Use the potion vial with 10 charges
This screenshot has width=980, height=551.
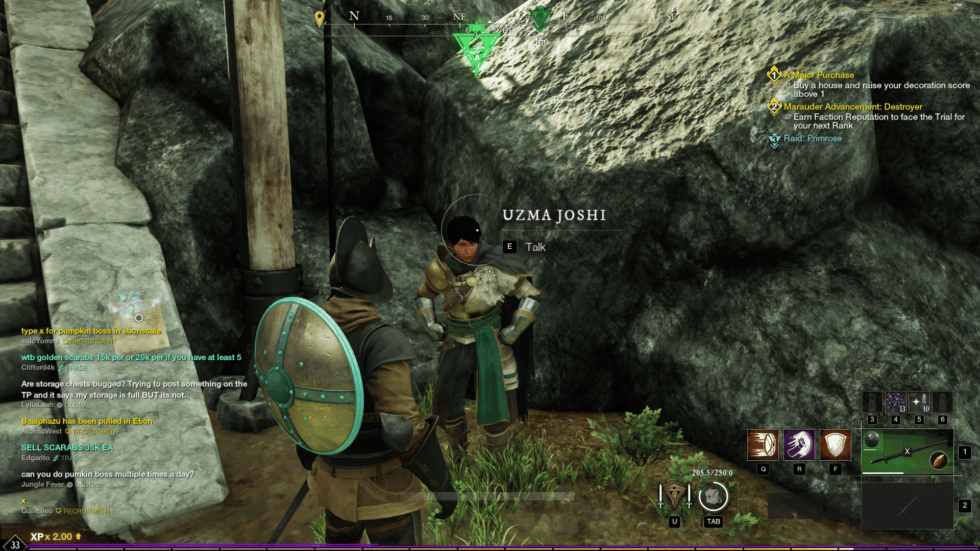click(x=922, y=401)
